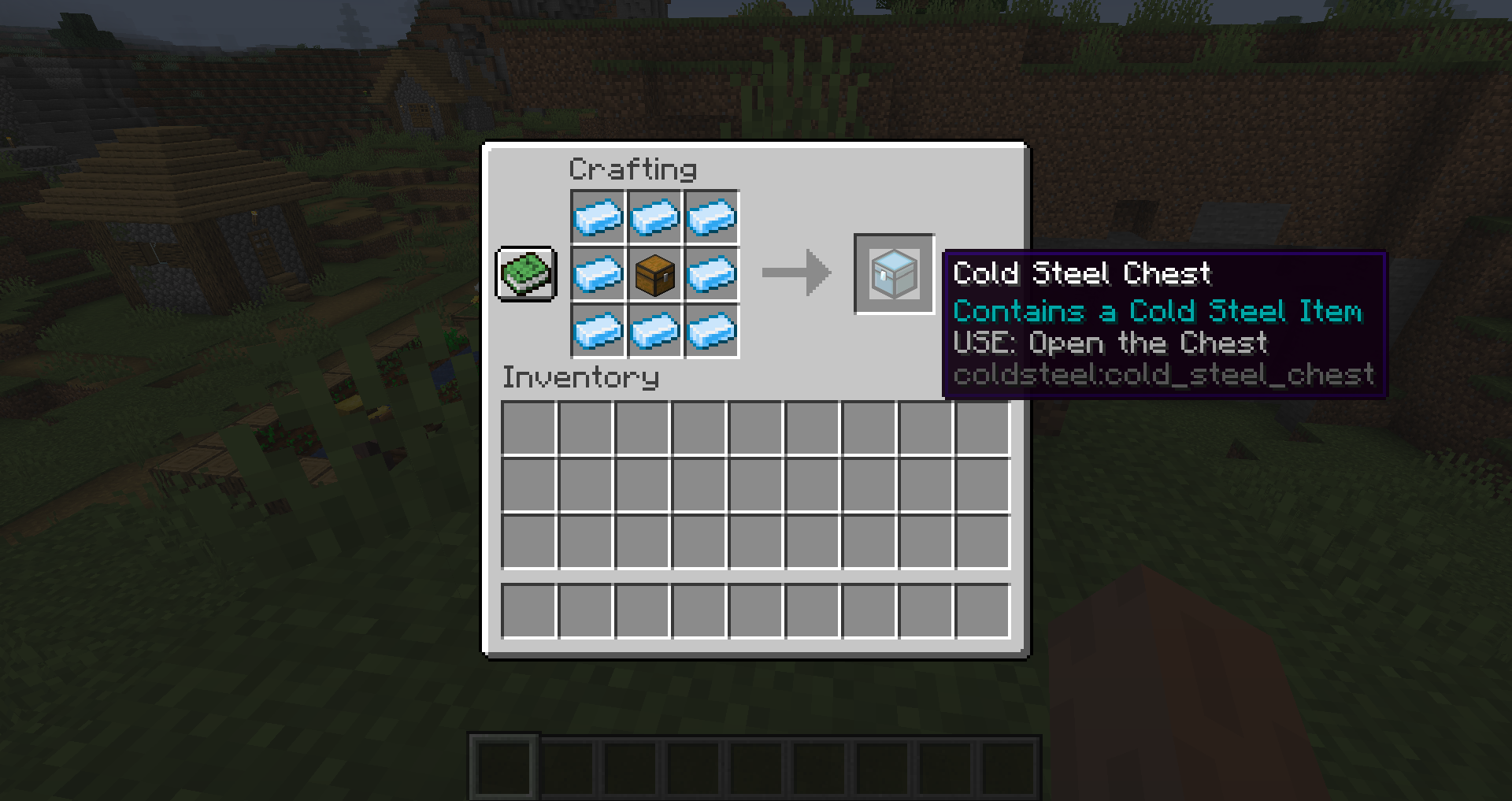This screenshot has height=801, width=1512.
Task: Select the bottom-left cold steel ingot
Action: tap(598, 332)
